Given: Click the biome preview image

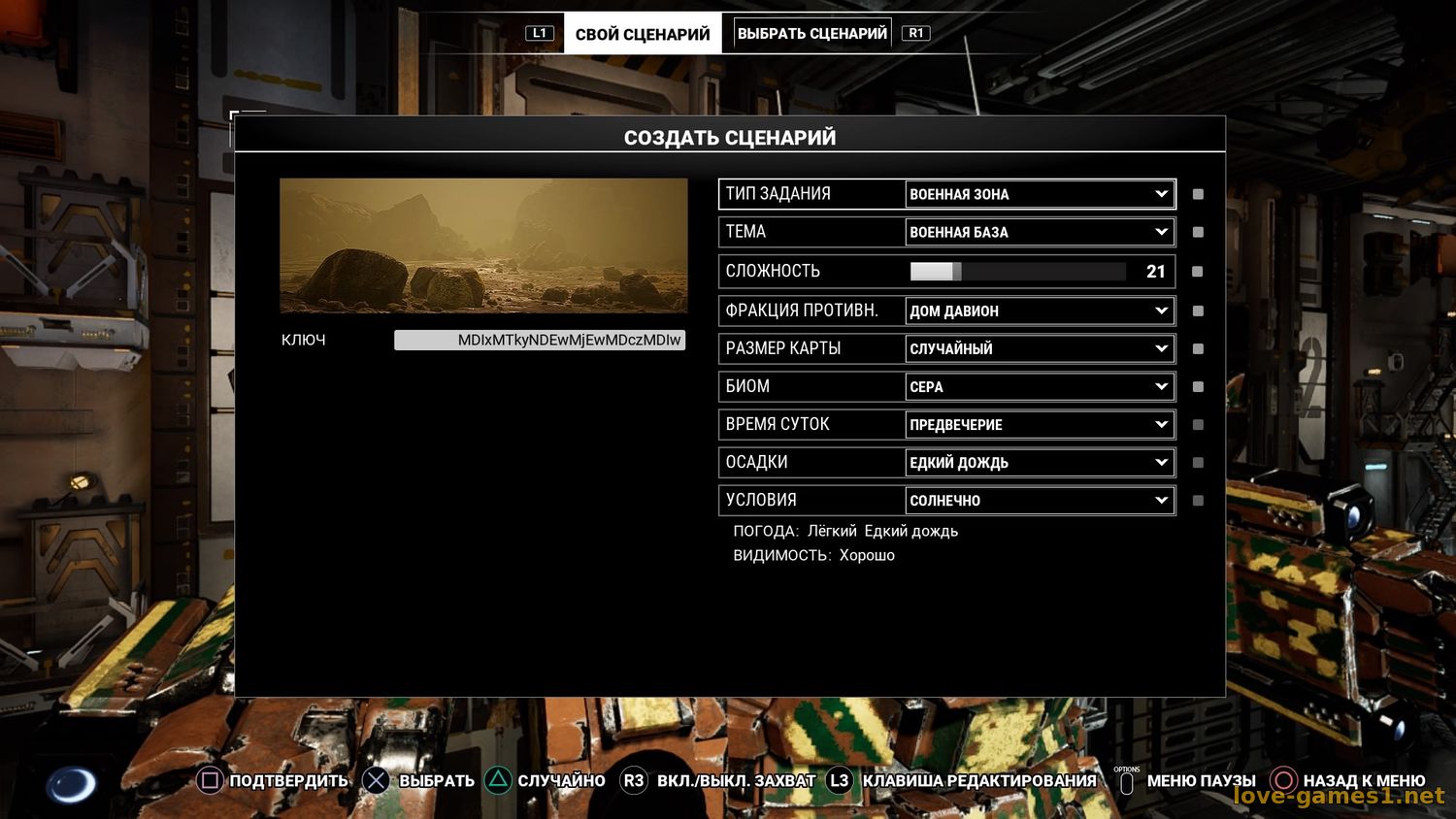Looking at the screenshot, I should 483,246.
